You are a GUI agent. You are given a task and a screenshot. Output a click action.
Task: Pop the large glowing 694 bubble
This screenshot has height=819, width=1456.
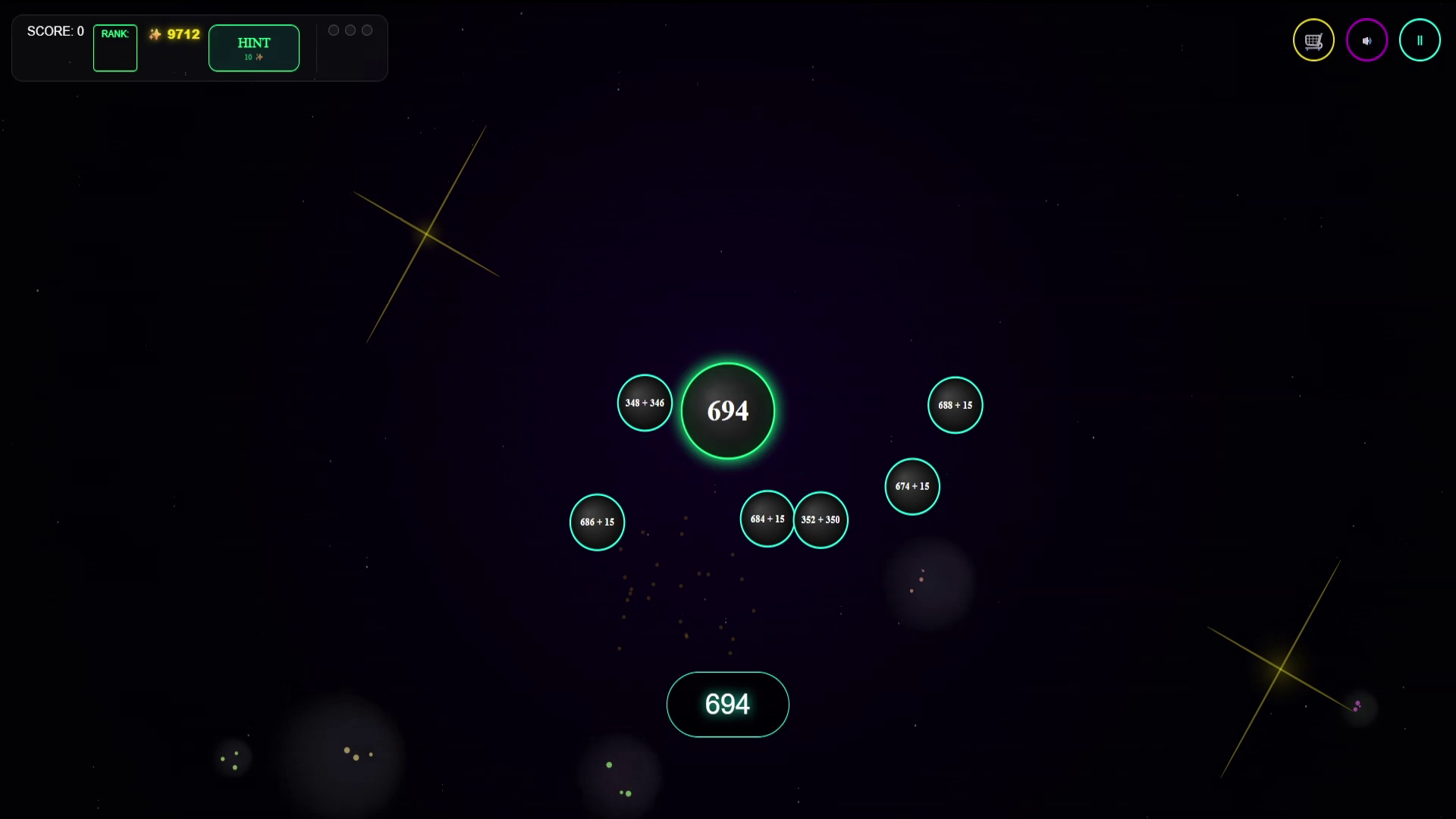click(727, 410)
